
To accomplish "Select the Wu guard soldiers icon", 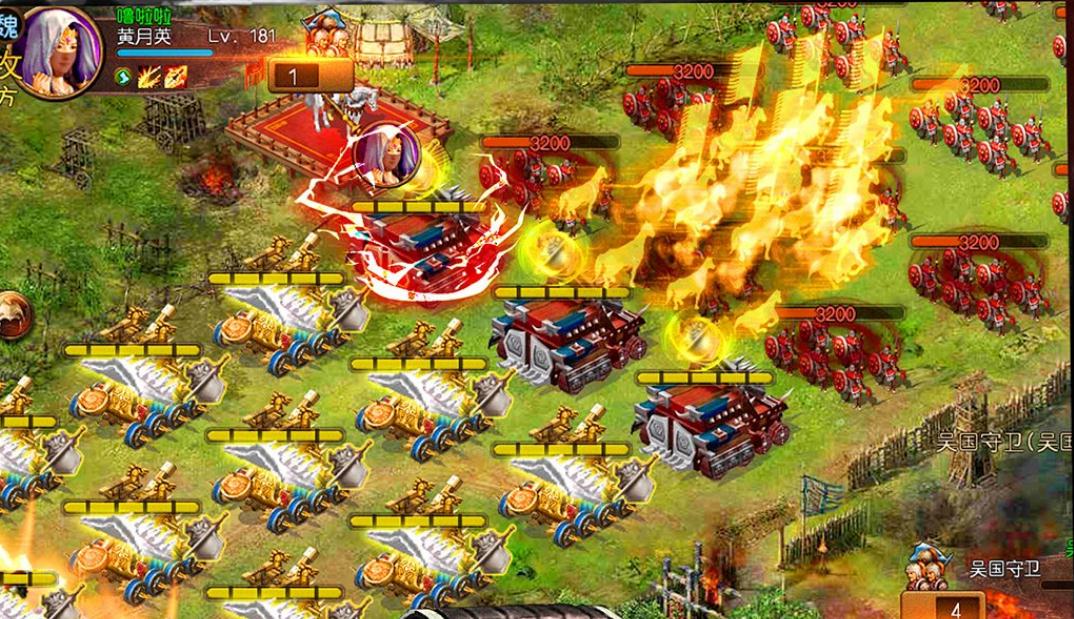I will pos(925,568).
